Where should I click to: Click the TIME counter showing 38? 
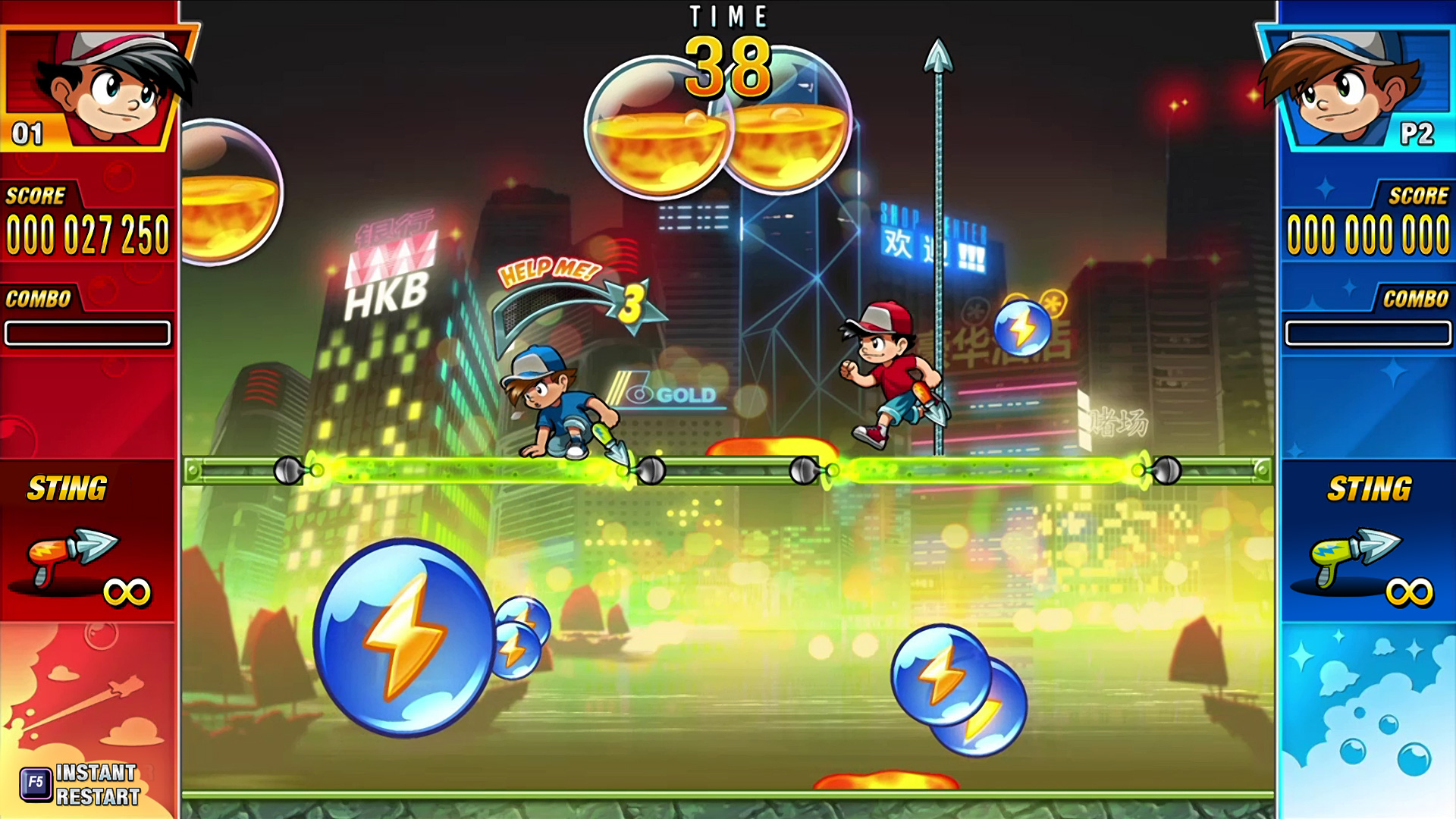point(726,67)
